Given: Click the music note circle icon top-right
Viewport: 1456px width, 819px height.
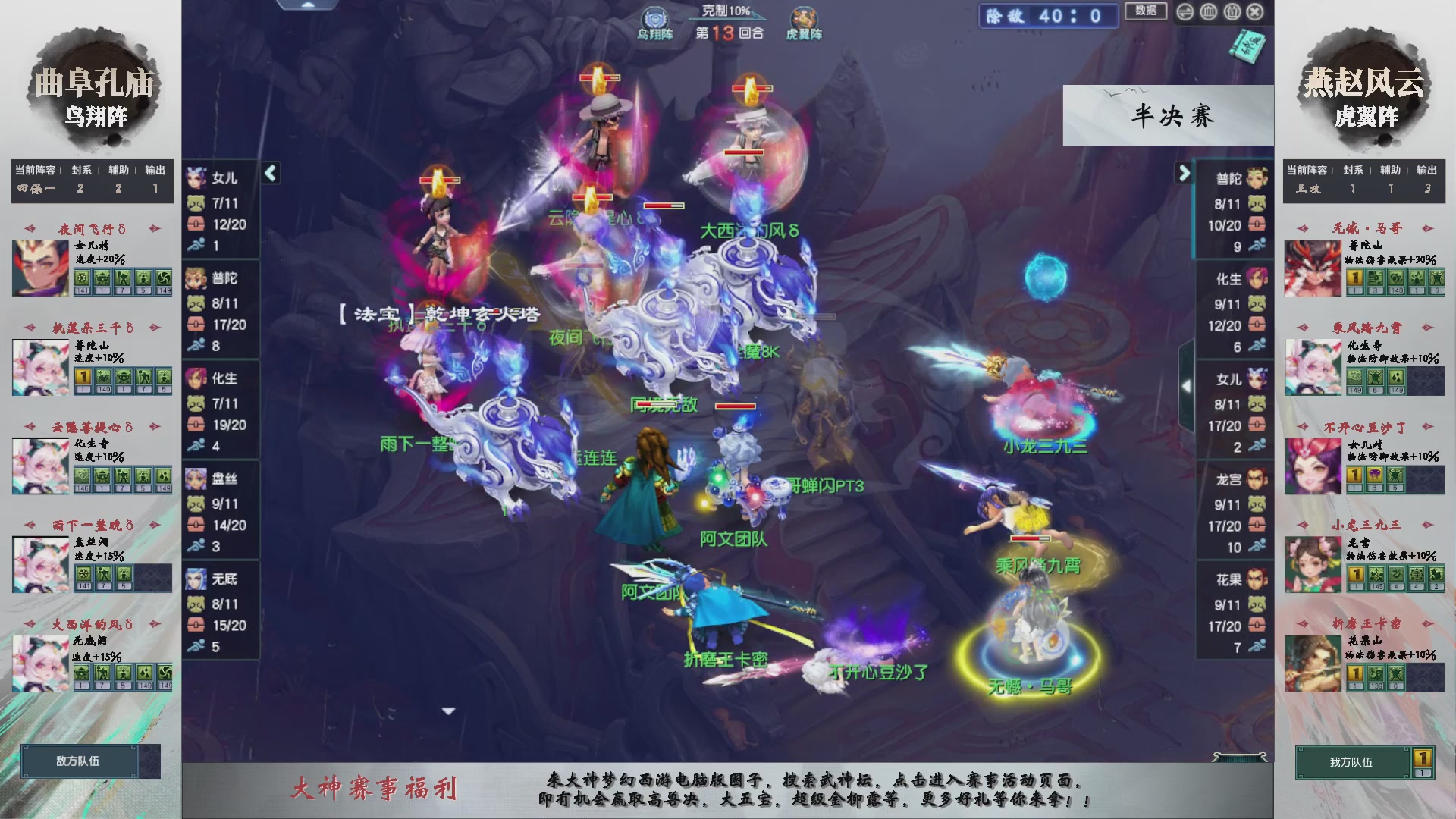Looking at the screenshot, I should [x=1232, y=12].
